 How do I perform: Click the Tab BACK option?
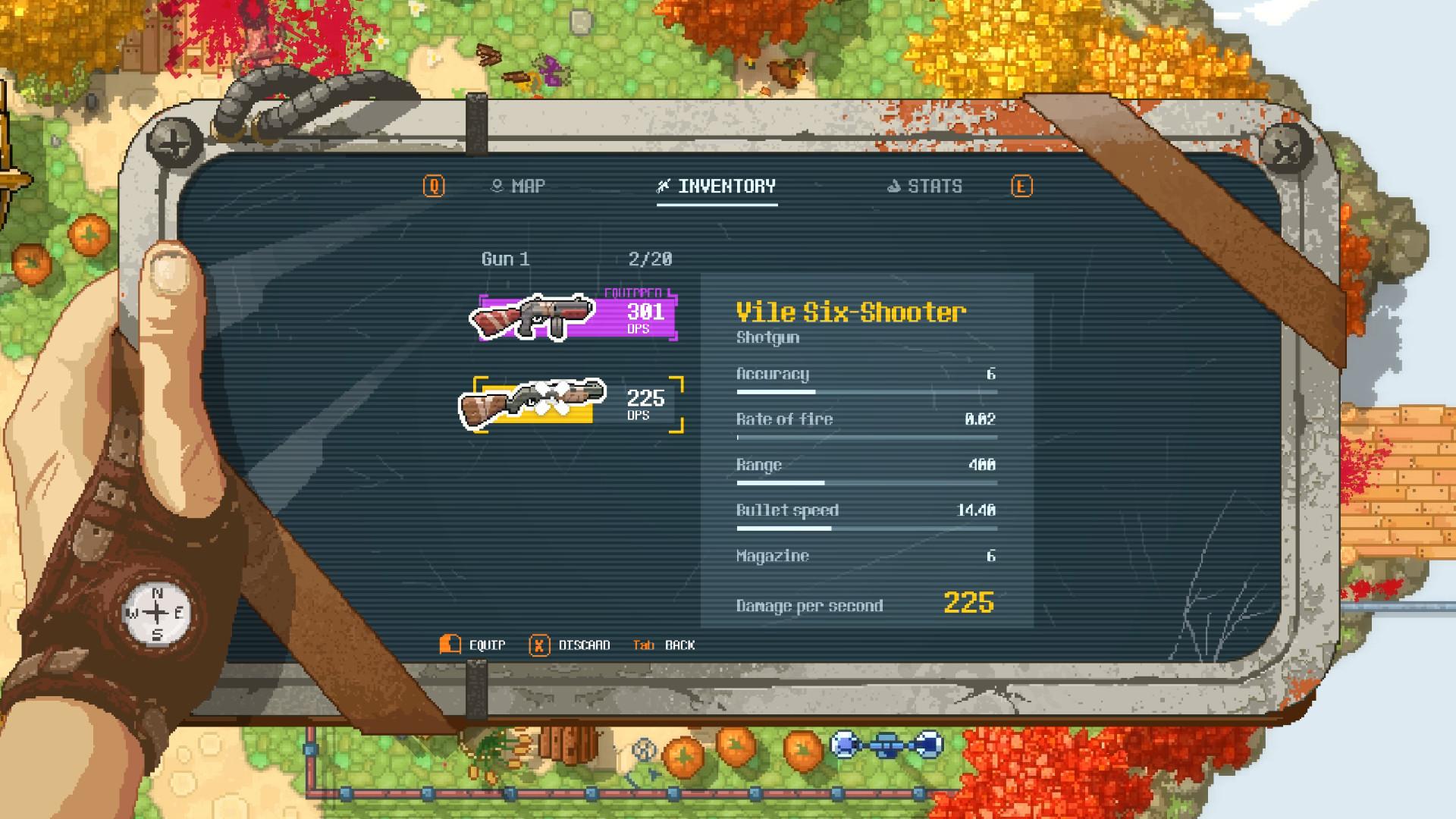(664, 645)
